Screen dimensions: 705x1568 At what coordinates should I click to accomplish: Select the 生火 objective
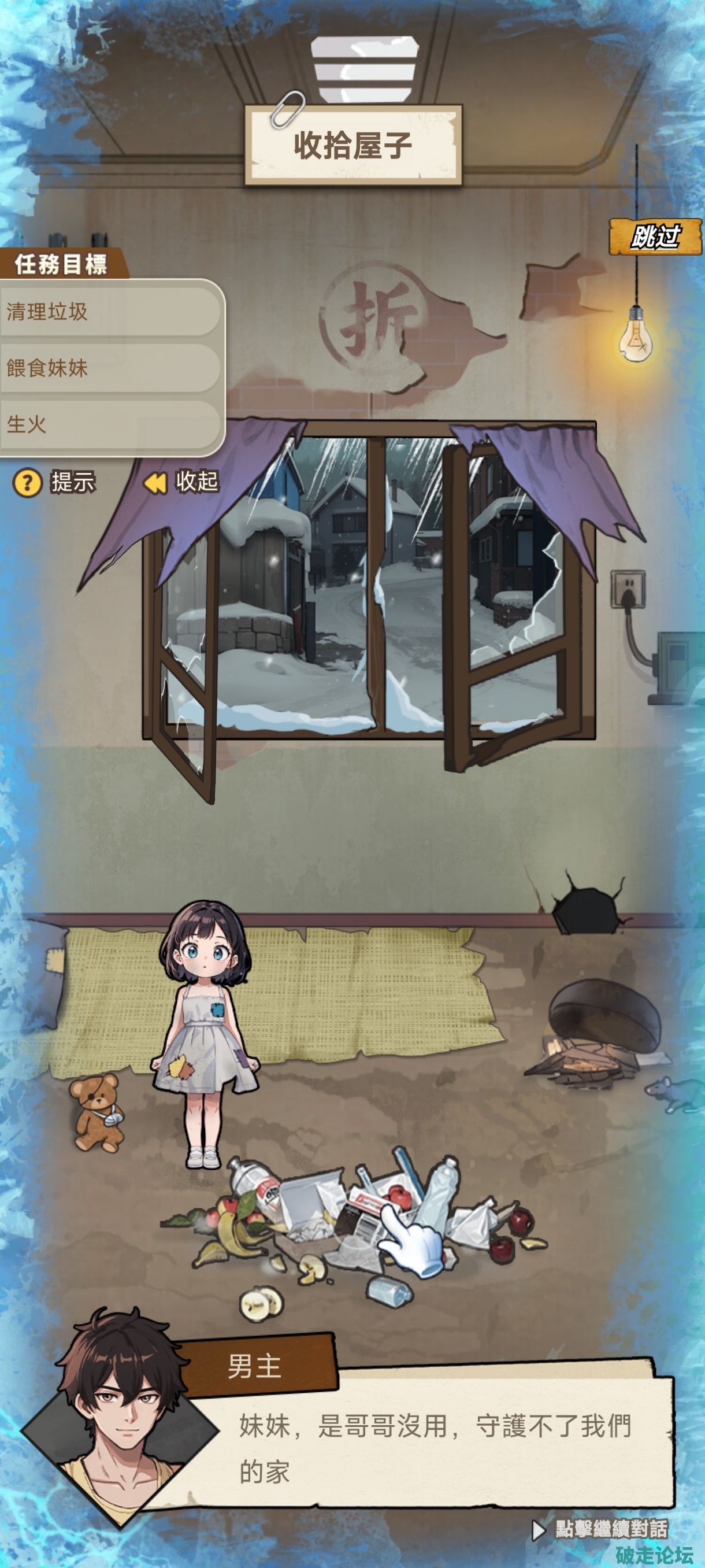click(109, 424)
